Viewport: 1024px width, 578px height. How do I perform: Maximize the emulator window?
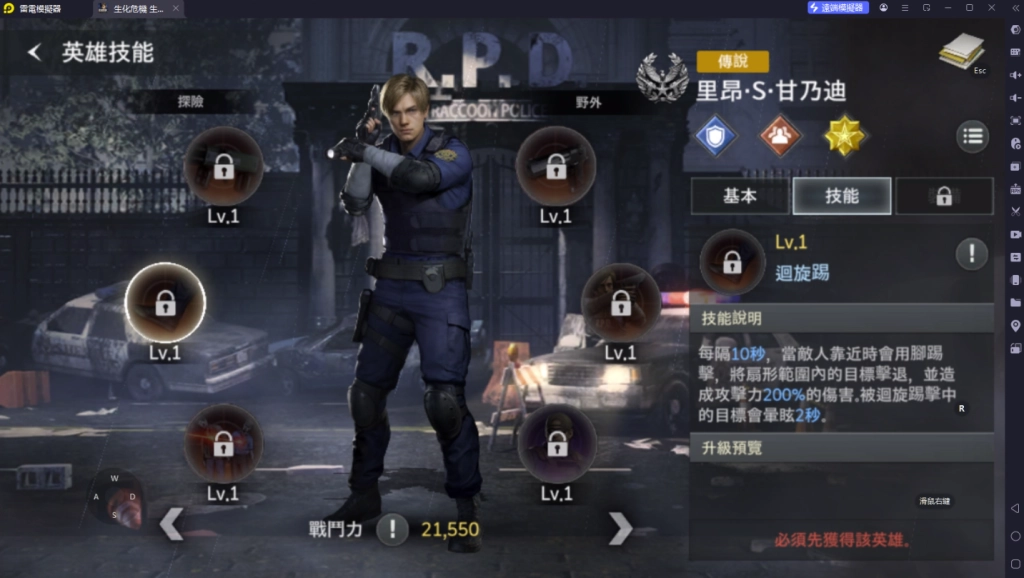point(969,8)
